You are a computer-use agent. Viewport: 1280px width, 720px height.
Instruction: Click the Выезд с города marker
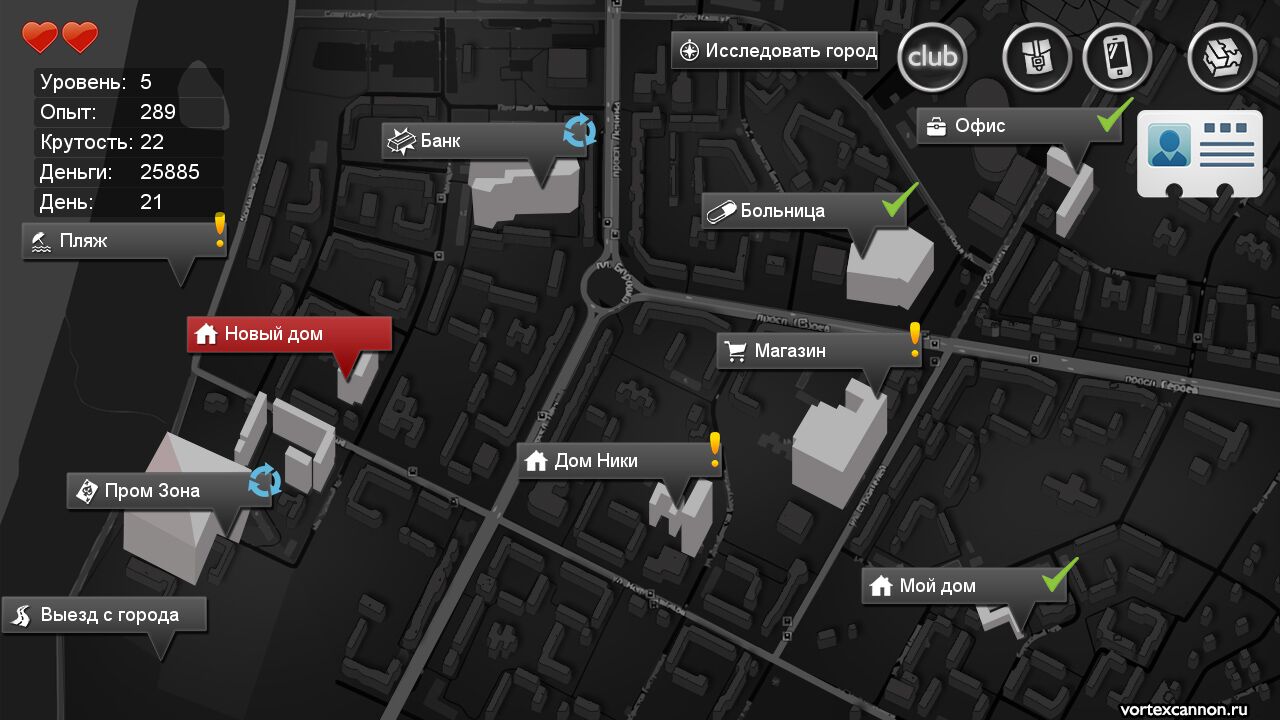pyautogui.click(x=105, y=615)
